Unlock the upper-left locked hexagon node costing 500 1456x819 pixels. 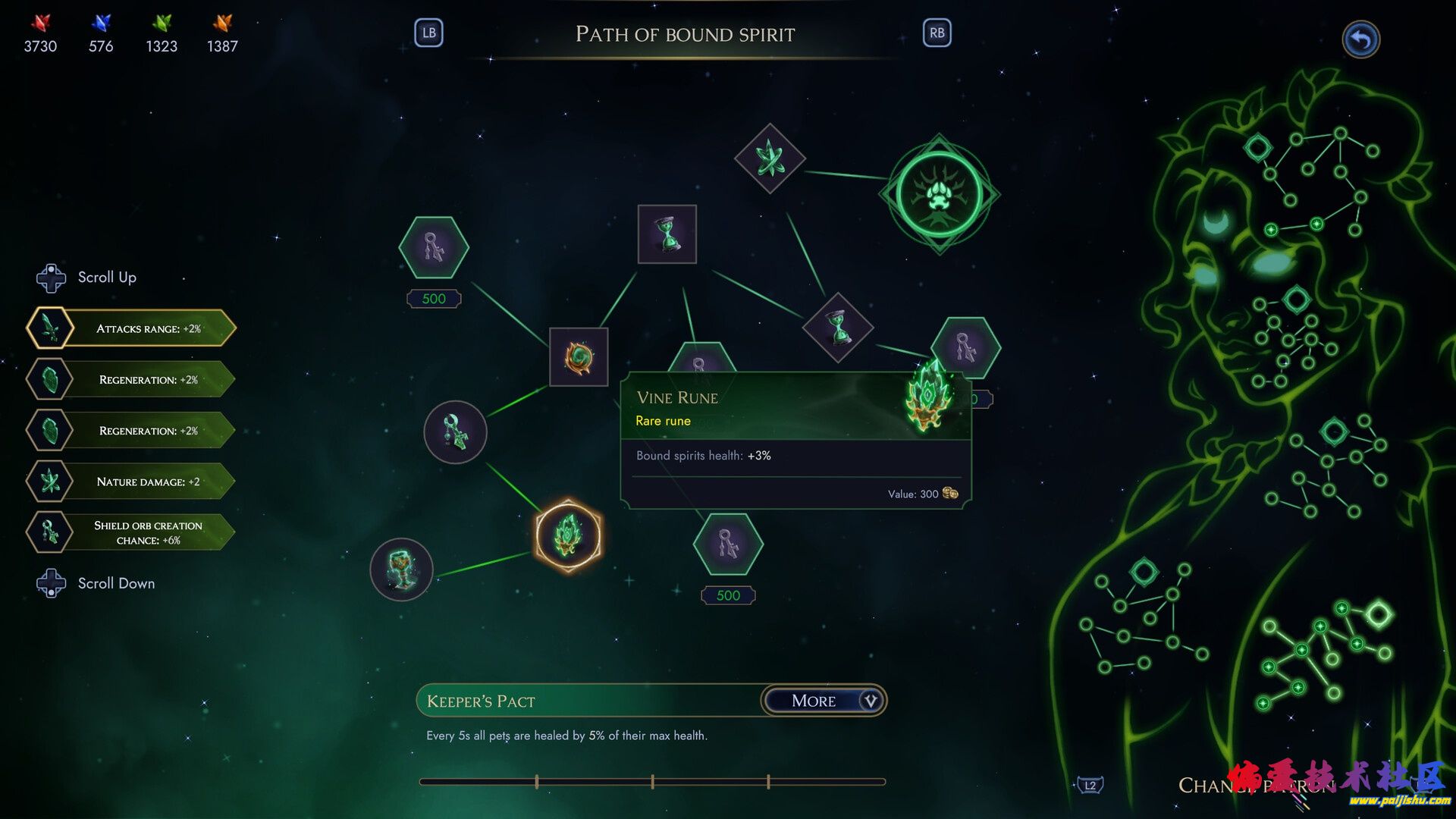434,248
